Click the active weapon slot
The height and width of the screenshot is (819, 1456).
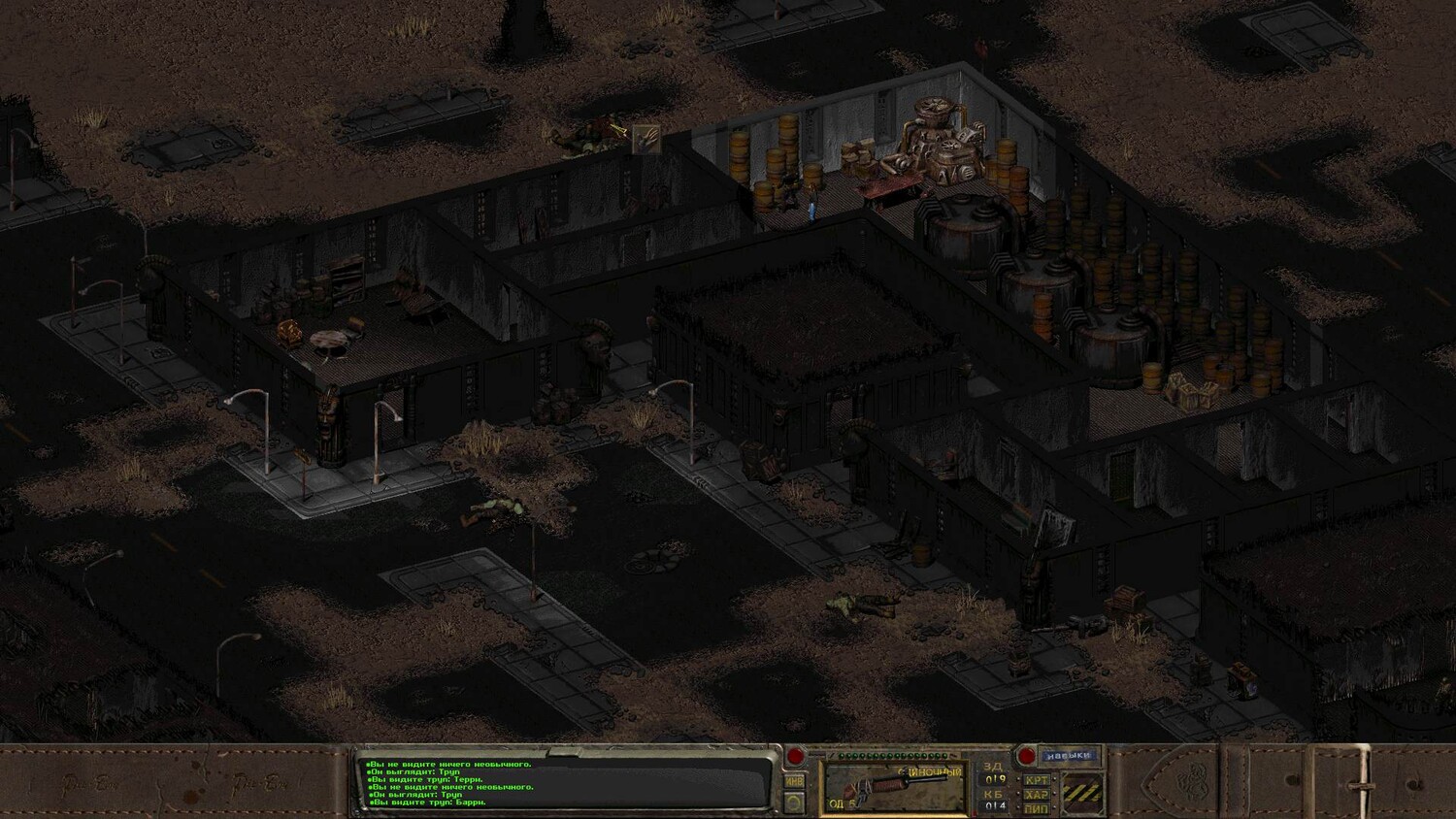click(x=894, y=787)
